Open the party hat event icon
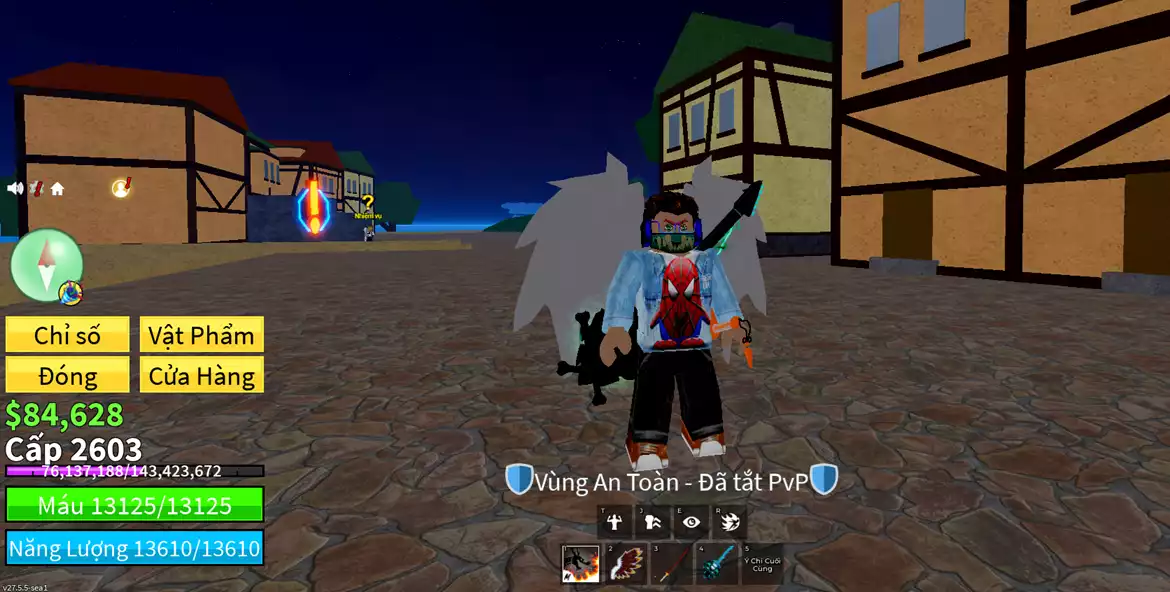This screenshot has width=1170, height=592. [x=70, y=293]
